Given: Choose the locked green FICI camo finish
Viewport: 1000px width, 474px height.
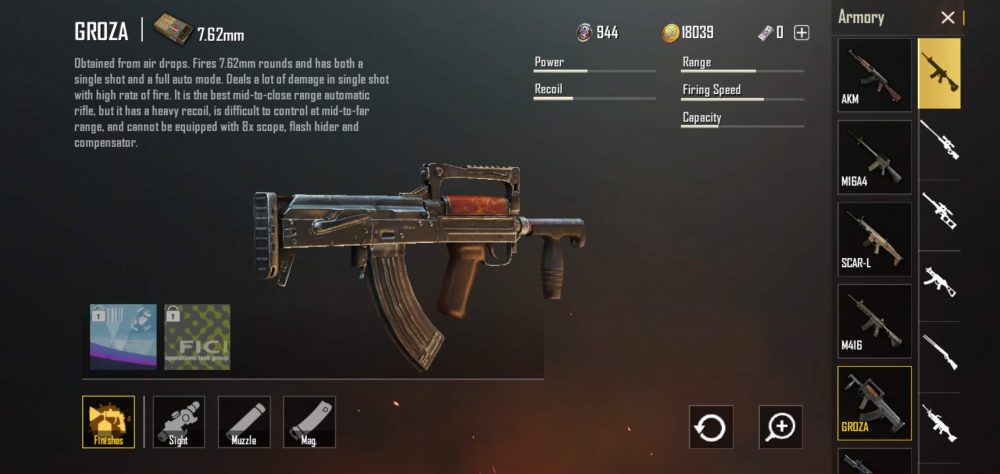Looking at the screenshot, I should 197,337.
